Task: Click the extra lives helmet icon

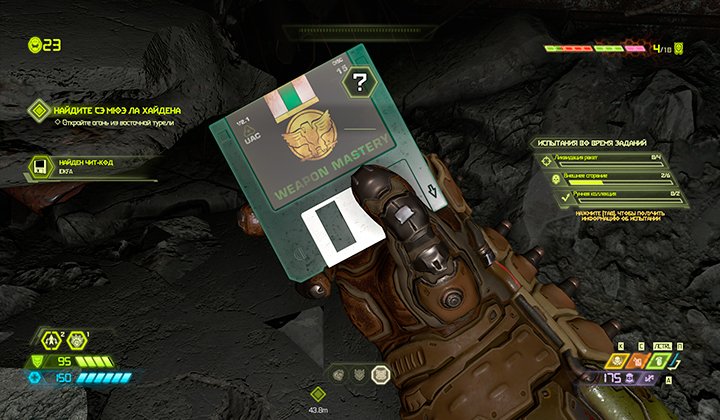Action: (37, 44)
